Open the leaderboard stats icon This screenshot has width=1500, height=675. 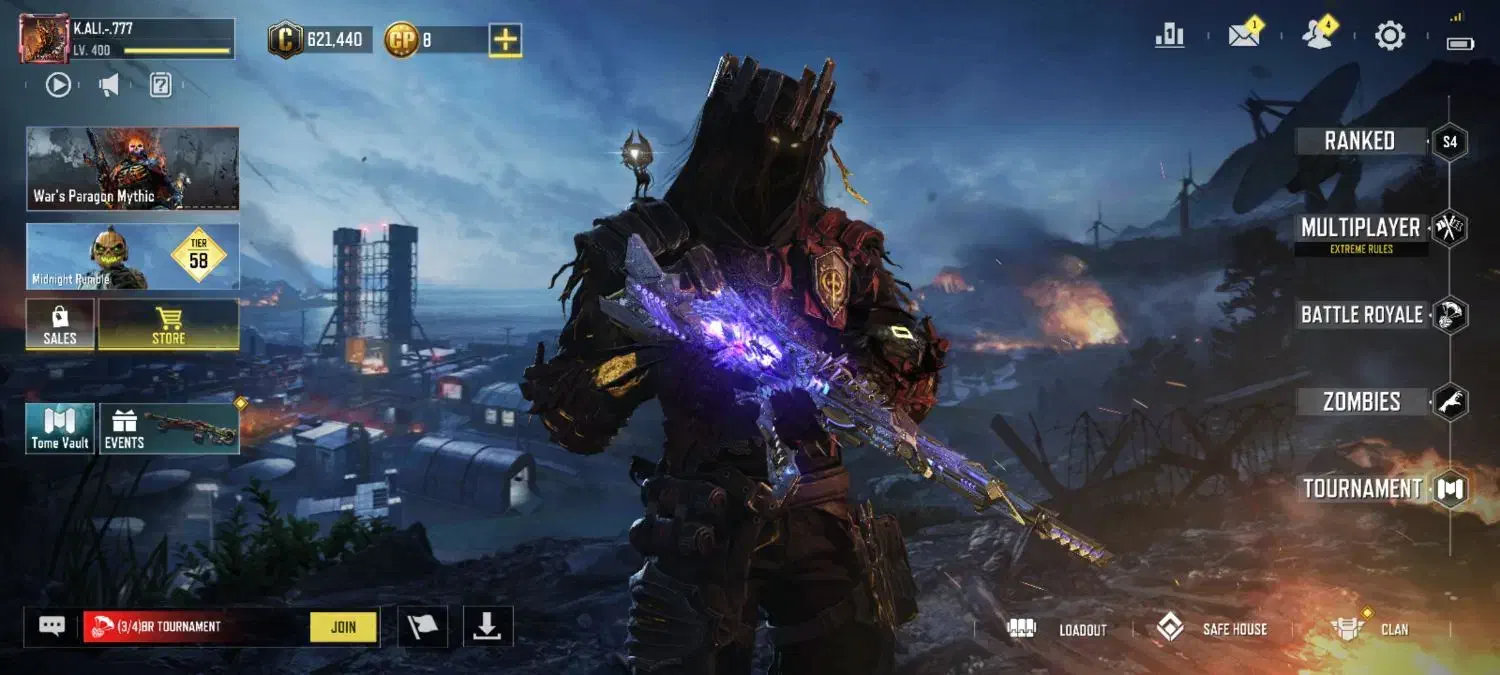1169,36
